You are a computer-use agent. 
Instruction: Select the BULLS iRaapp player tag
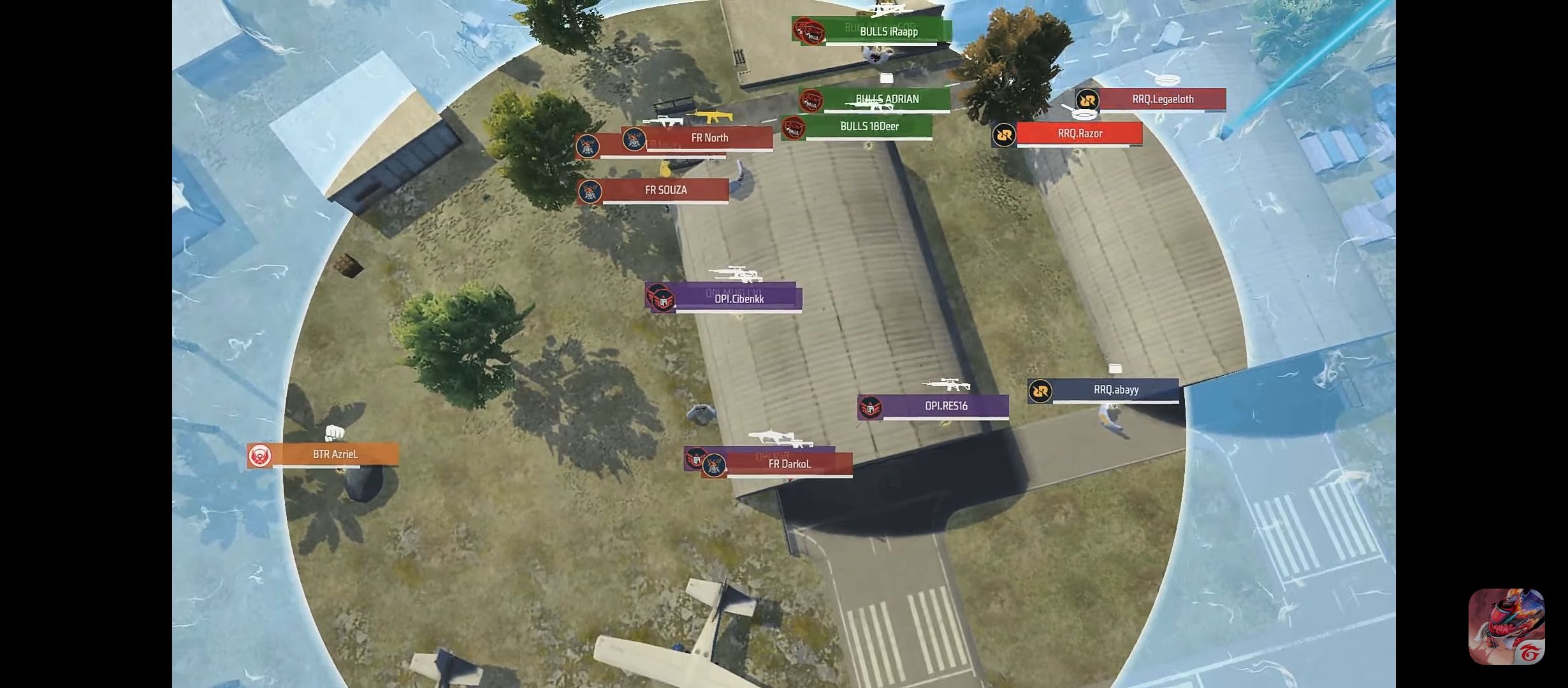click(889, 32)
